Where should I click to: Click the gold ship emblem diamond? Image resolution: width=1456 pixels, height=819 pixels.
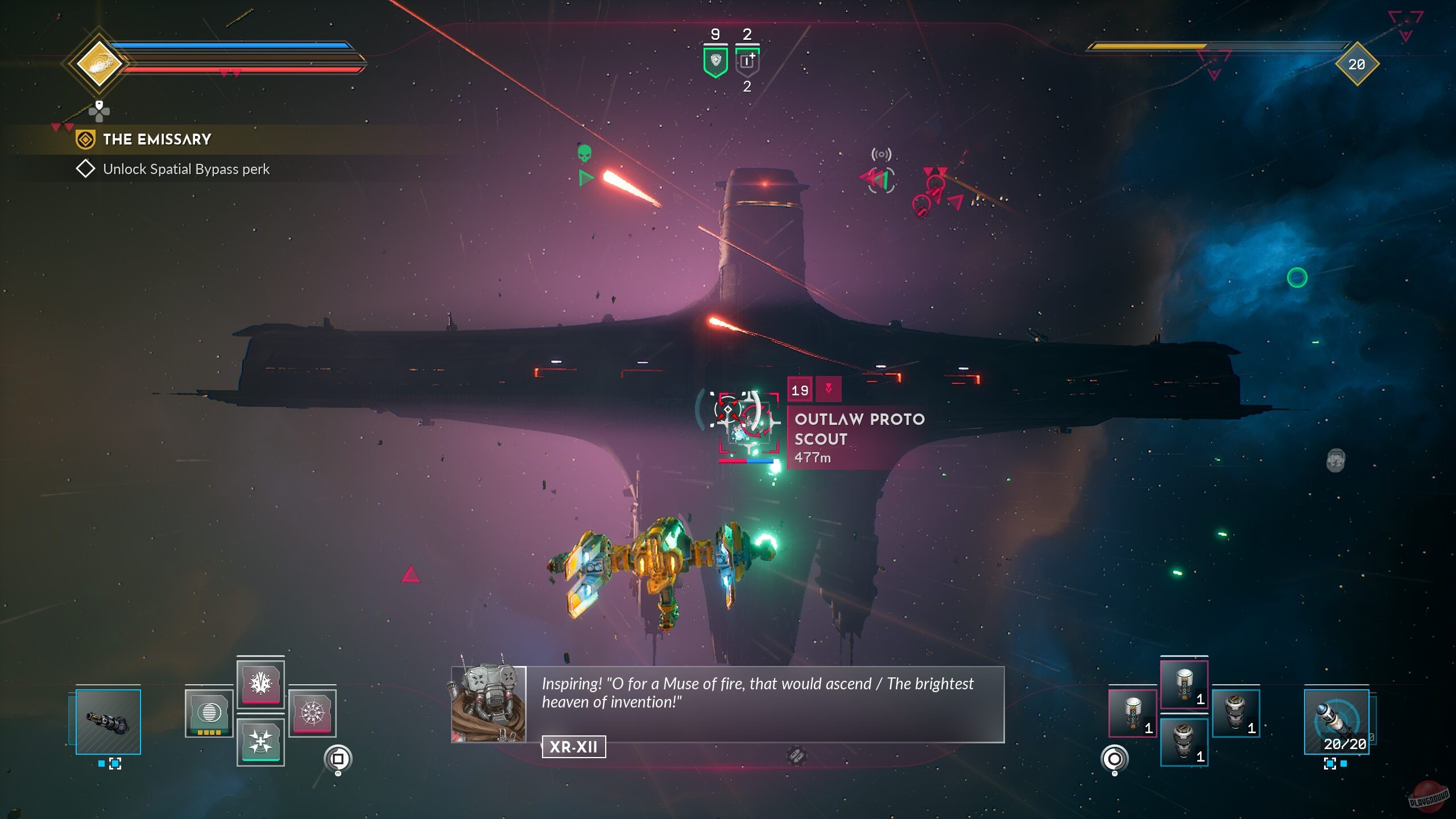coord(99,63)
